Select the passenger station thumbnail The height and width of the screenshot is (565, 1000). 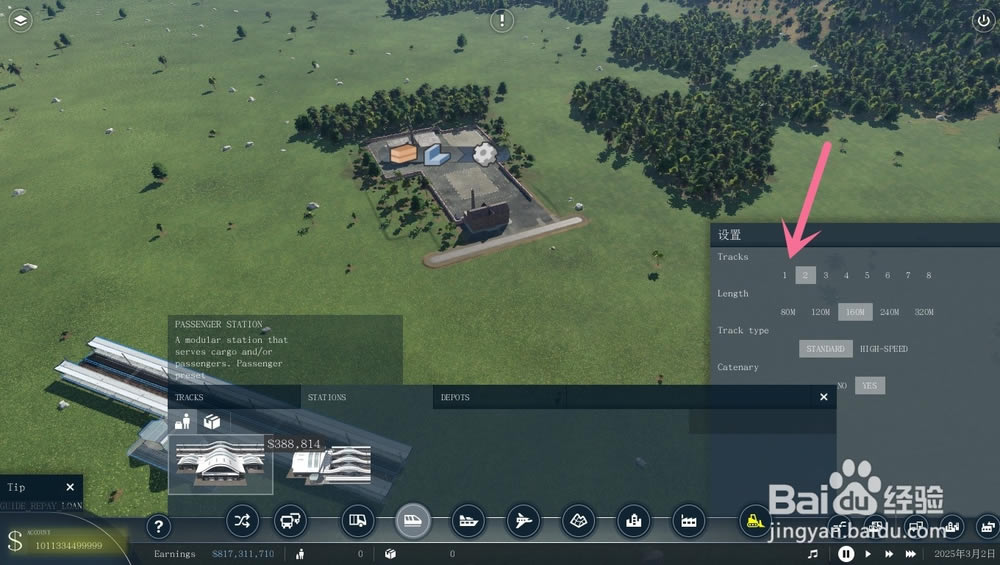(220, 464)
